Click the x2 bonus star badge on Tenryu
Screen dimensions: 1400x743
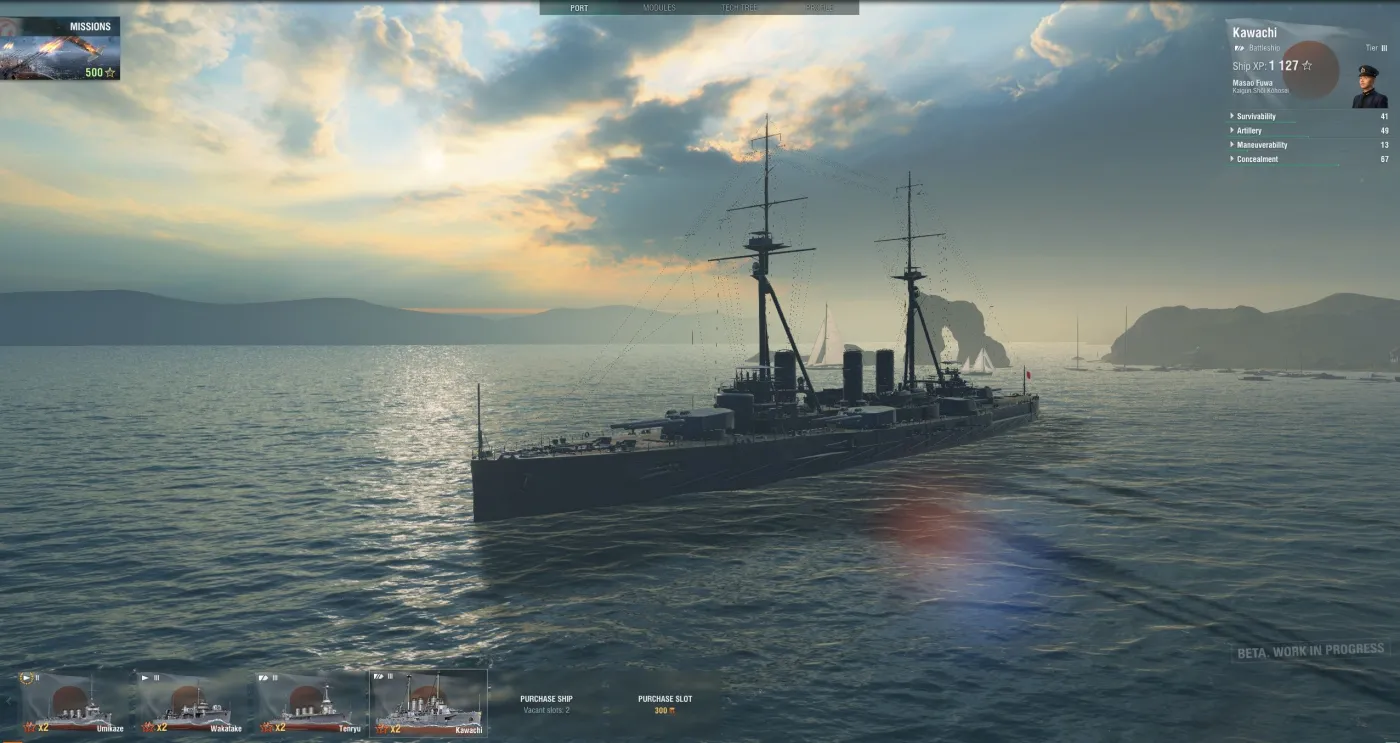click(267, 727)
